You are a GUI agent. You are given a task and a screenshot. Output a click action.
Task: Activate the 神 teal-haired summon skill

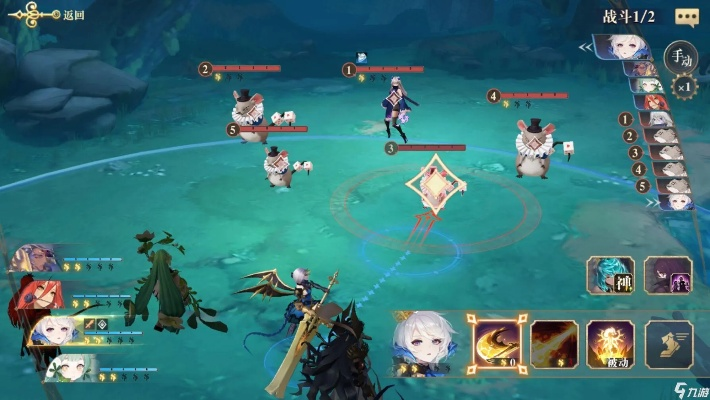[x=610, y=275]
